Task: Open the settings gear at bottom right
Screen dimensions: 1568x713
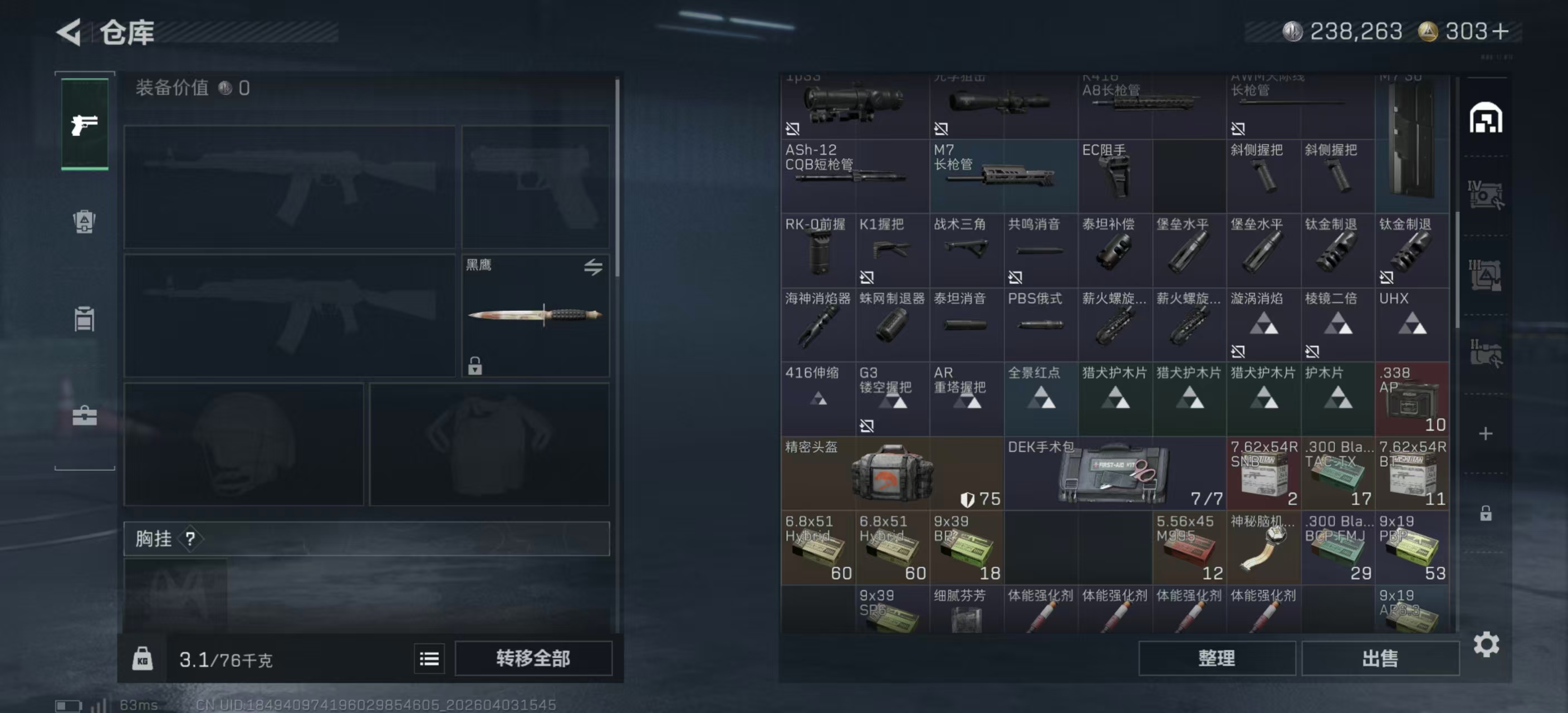Action: click(1488, 643)
